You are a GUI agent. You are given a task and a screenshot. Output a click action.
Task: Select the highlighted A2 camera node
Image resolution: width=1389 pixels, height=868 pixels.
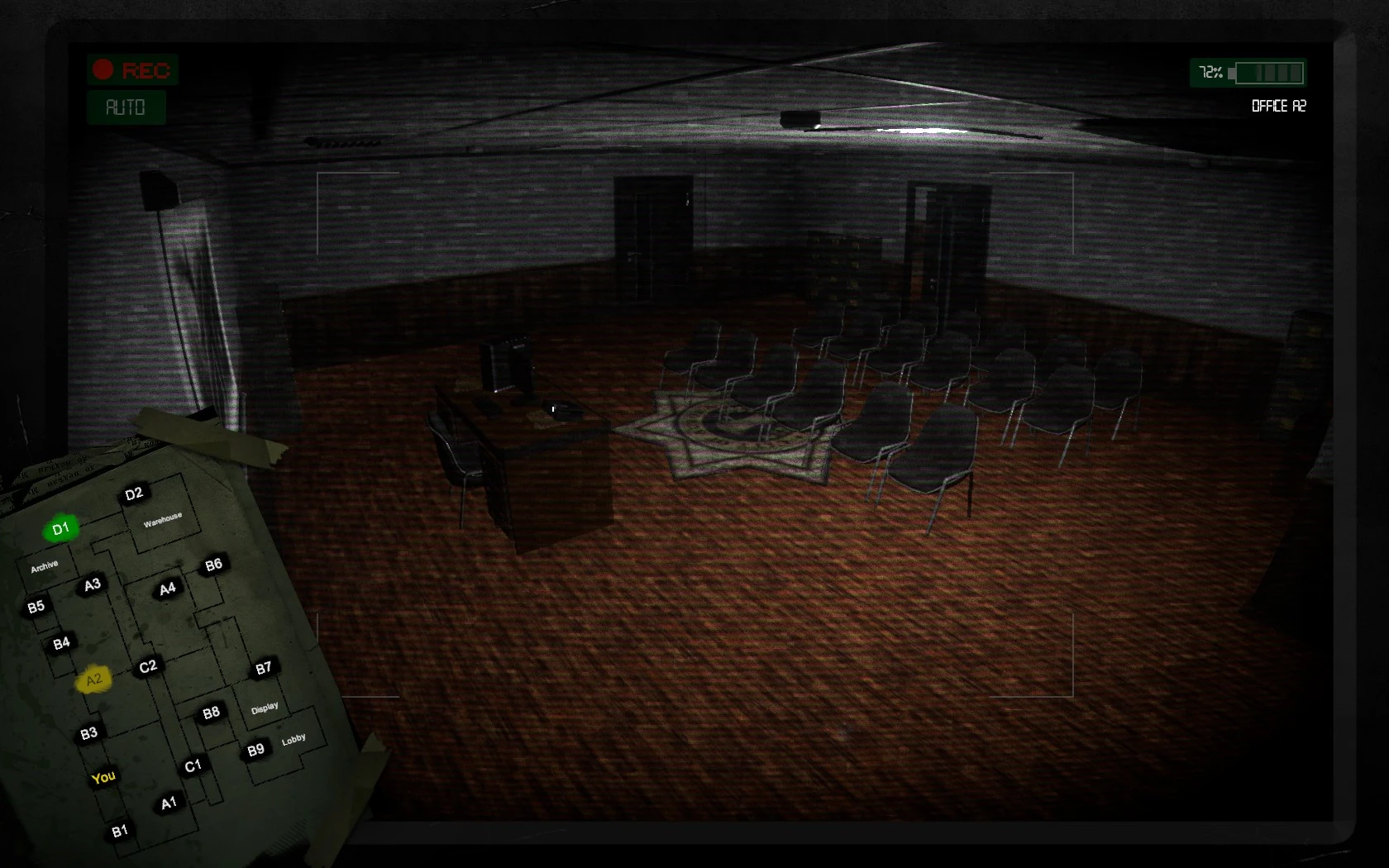pyautogui.click(x=93, y=677)
